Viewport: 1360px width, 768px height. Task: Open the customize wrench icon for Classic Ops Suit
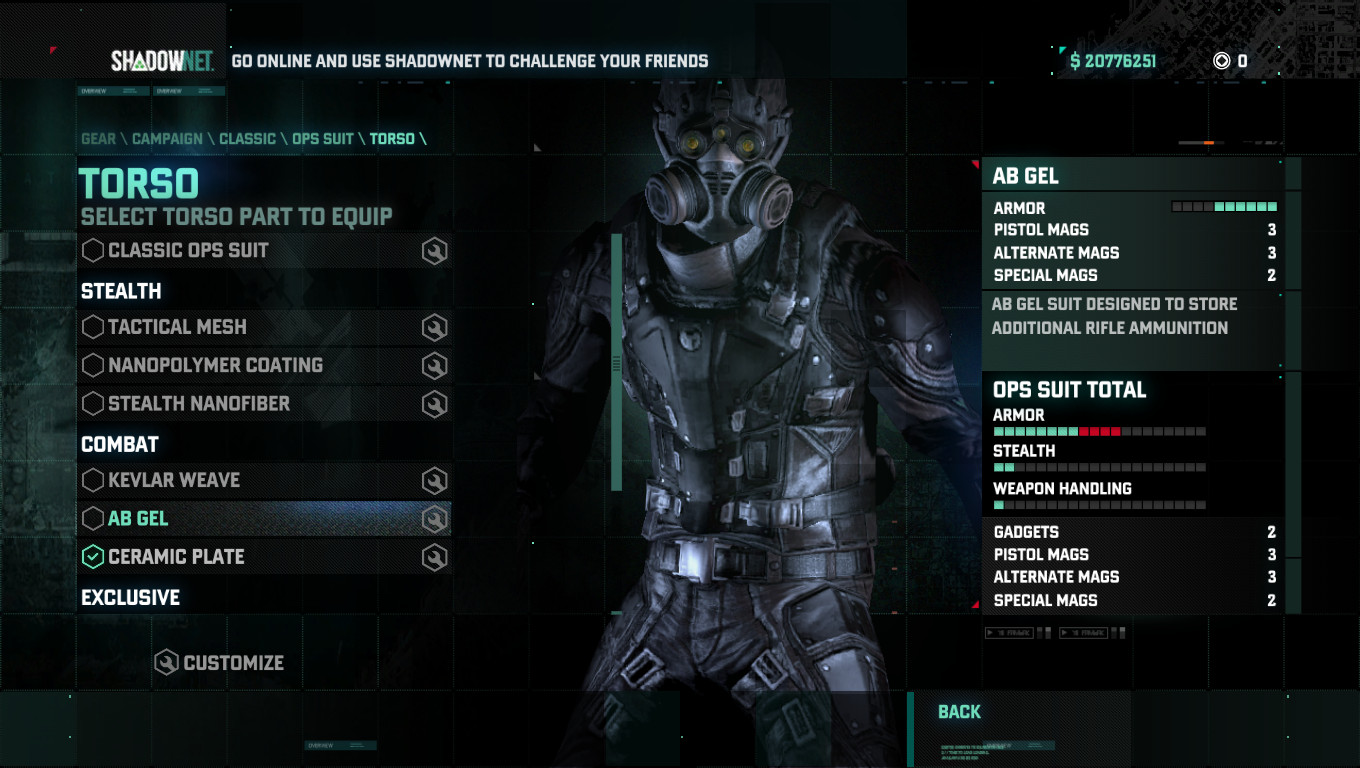tap(434, 250)
